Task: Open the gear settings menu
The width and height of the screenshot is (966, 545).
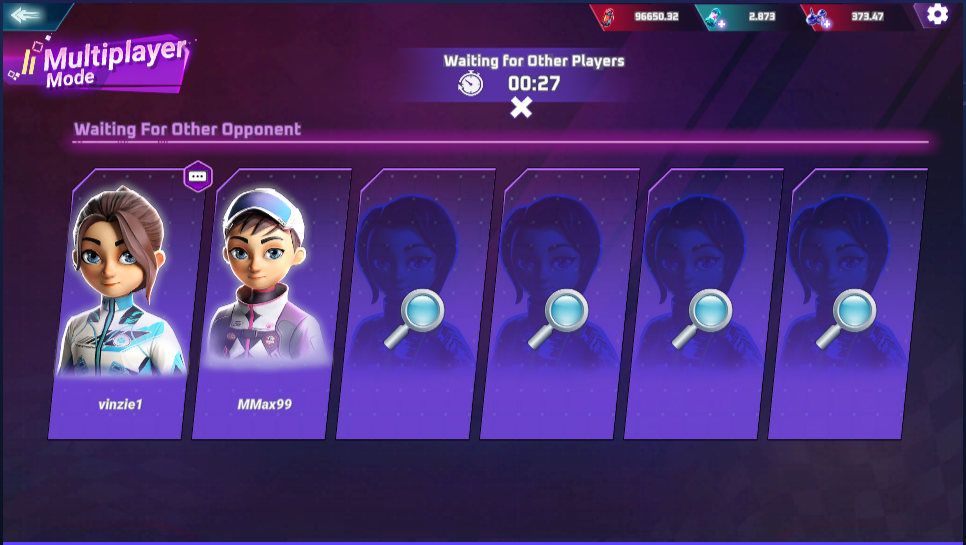Action: pyautogui.click(x=937, y=14)
